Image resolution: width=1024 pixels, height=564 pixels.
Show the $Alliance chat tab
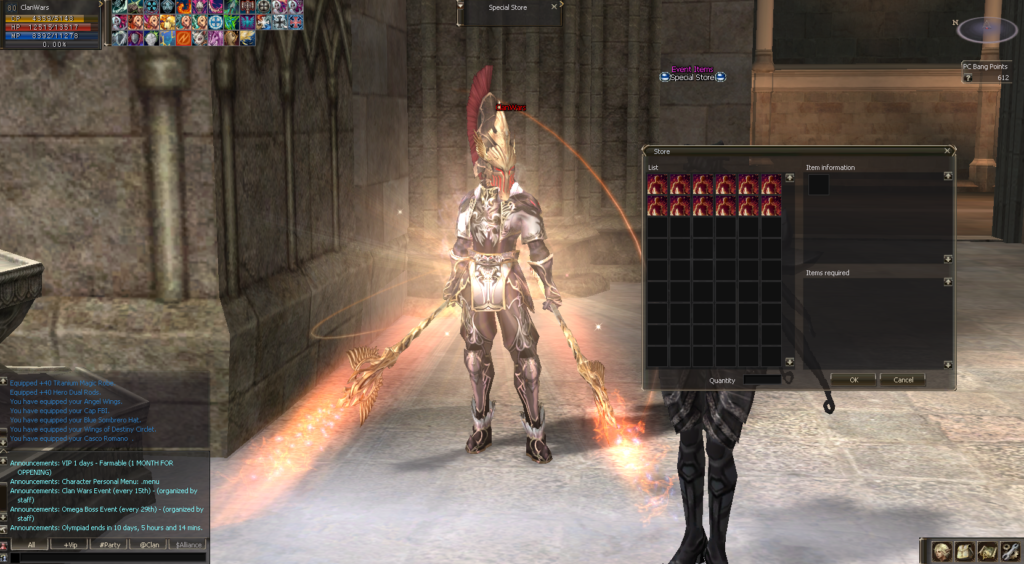tap(187, 545)
